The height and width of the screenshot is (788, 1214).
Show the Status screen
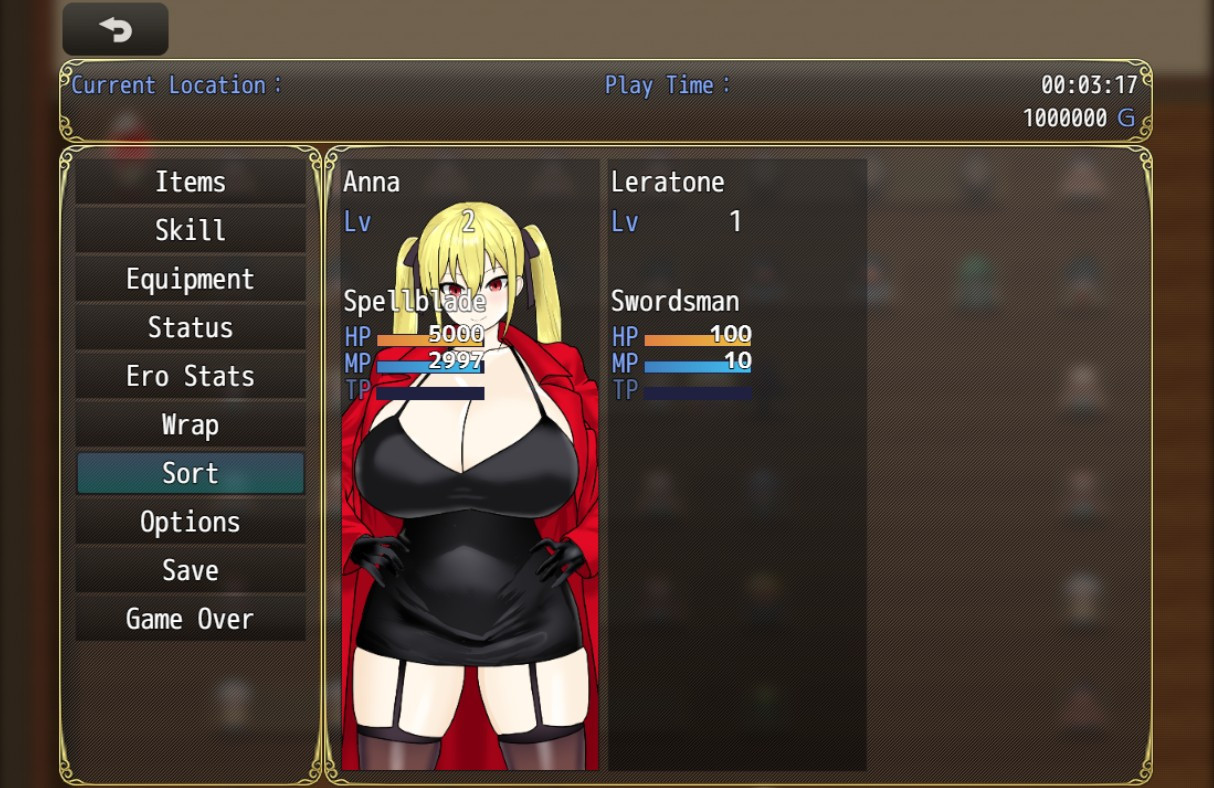(190, 327)
